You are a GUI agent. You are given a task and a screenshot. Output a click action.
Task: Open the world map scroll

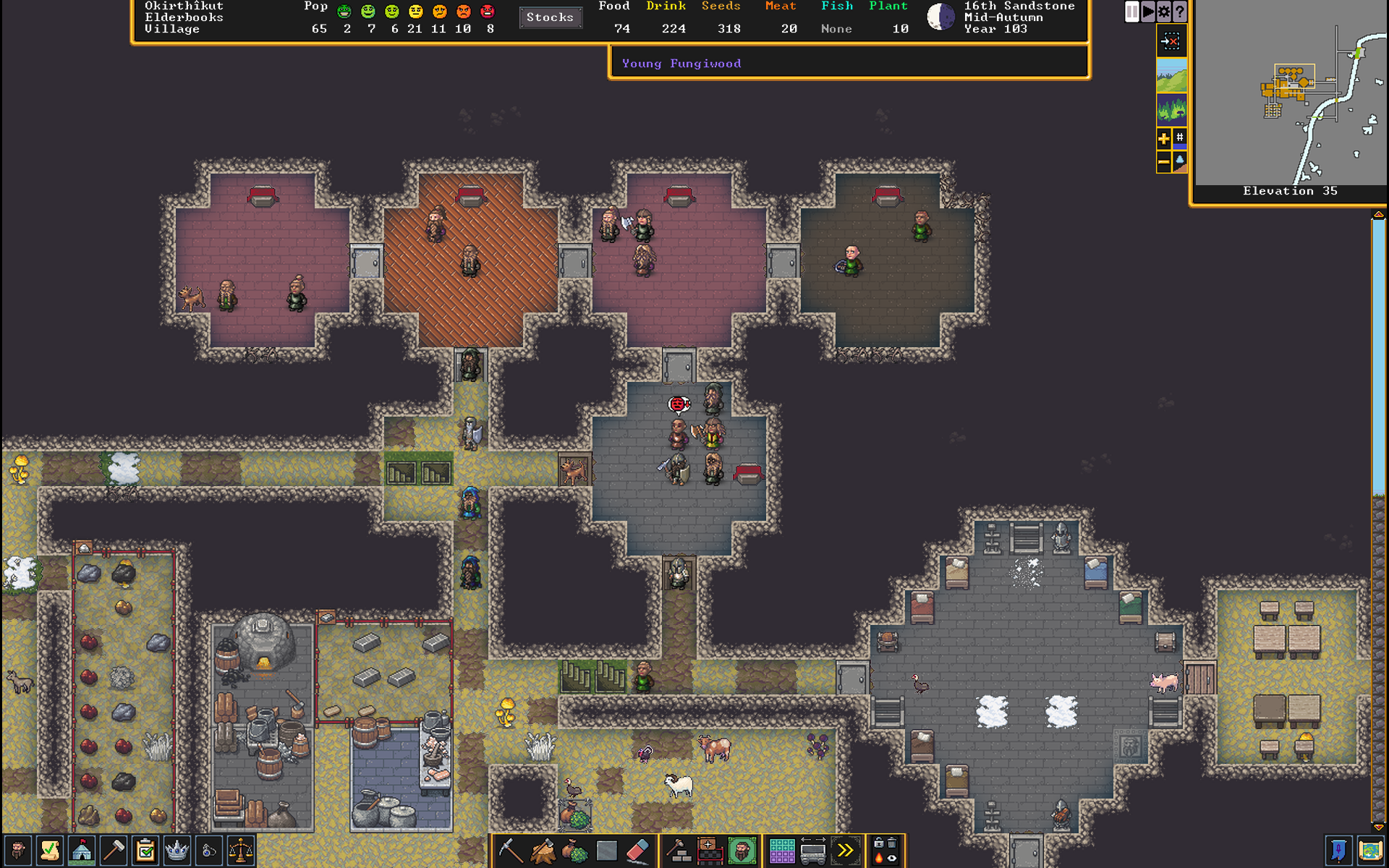pos(1370,851)
